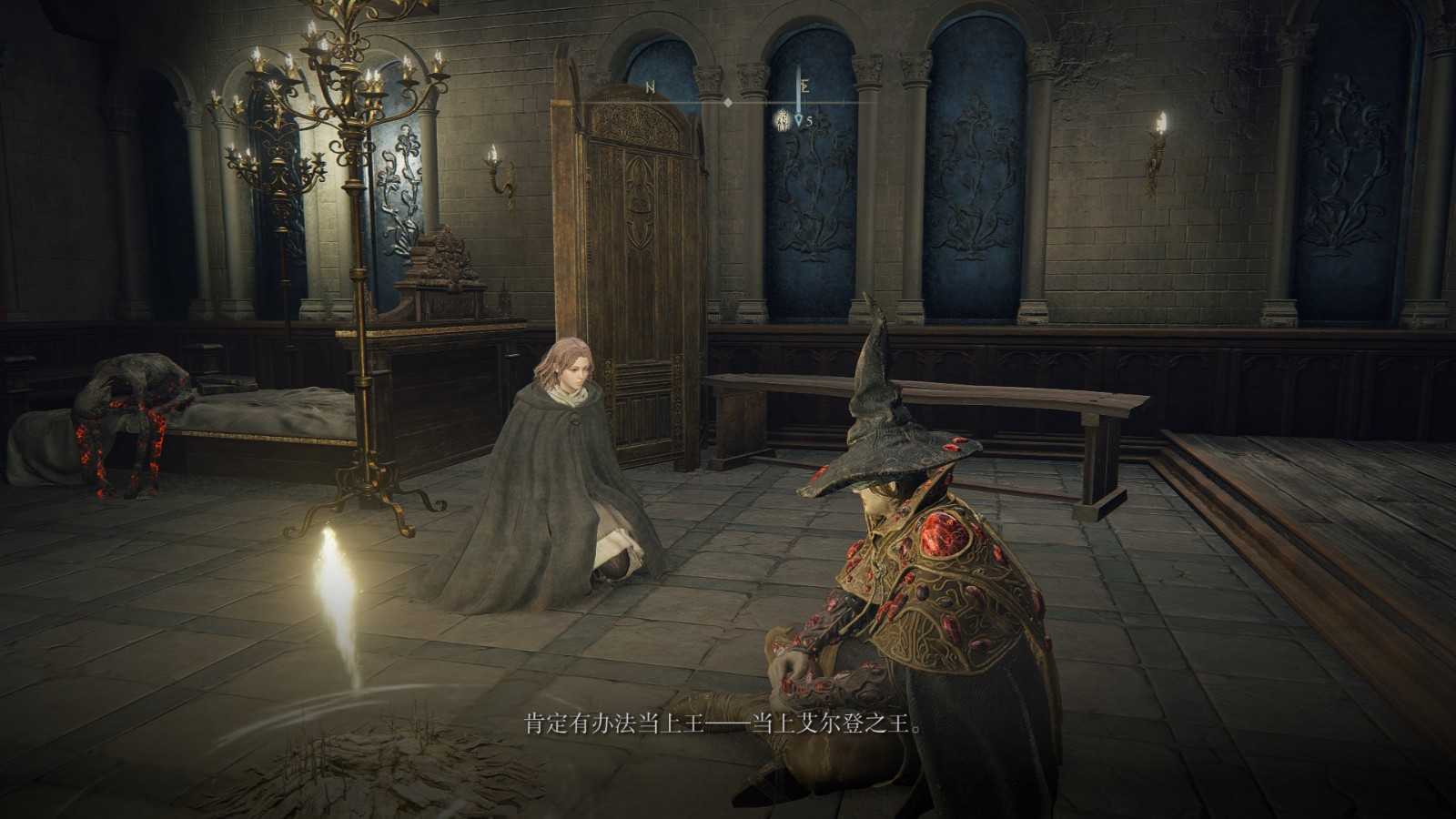The image size is (1456, 819).
Task: Select the glowing marker icon above the compass
Action: [x=783, y=121]
